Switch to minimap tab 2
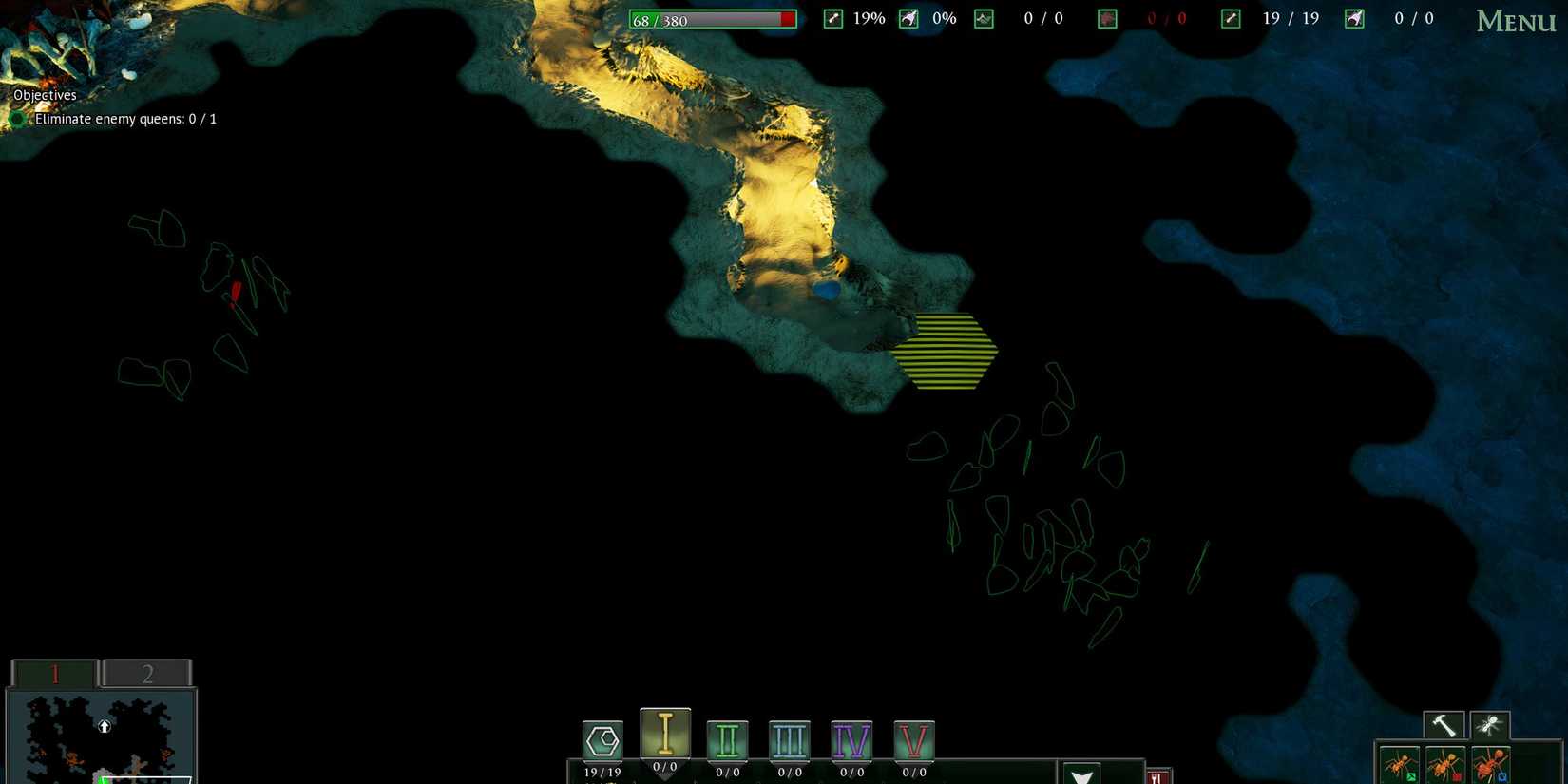 pos(147,673)
